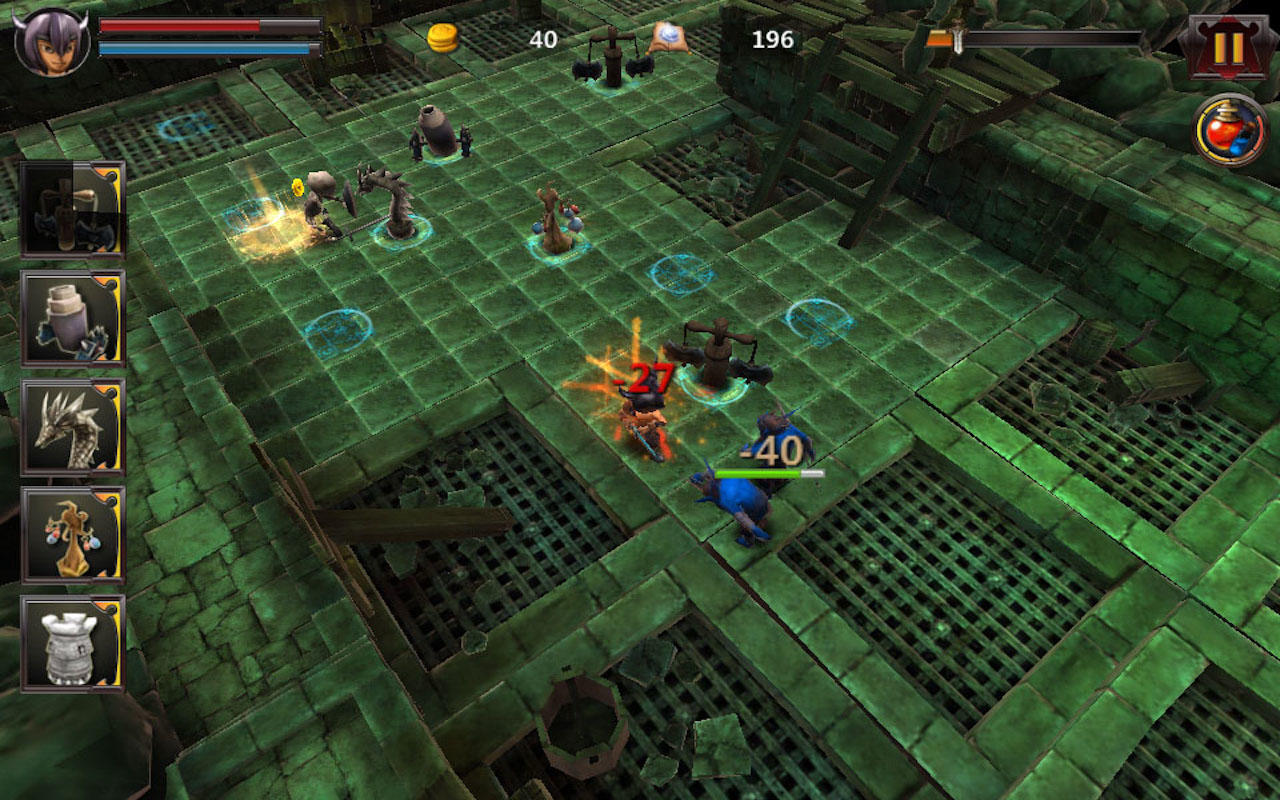Click the magic scroll resource icon
Viewport: 1280px width, 800px height.
click(x=672, y=37)
